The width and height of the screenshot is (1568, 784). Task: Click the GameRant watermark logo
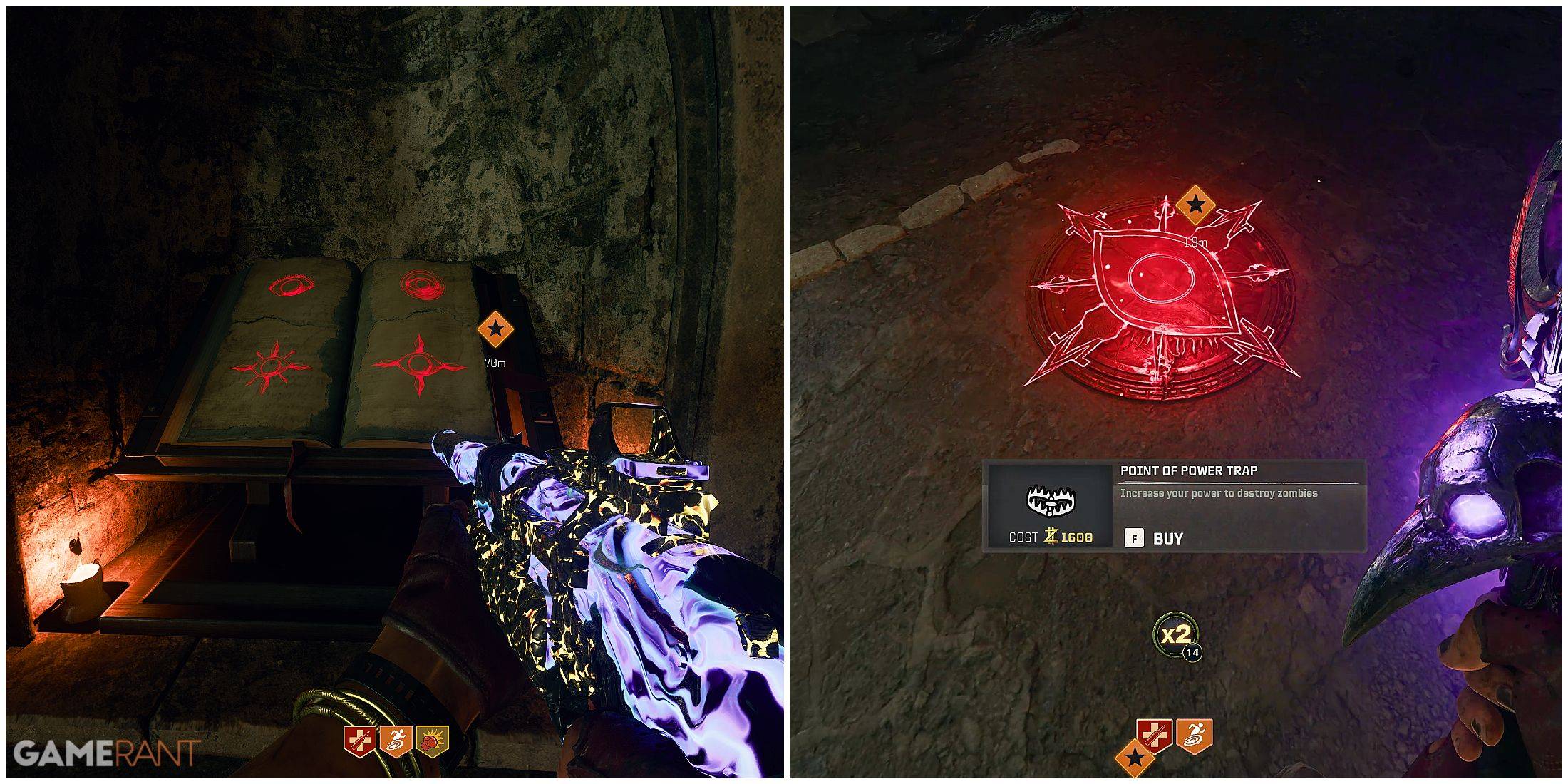point(106,753)
